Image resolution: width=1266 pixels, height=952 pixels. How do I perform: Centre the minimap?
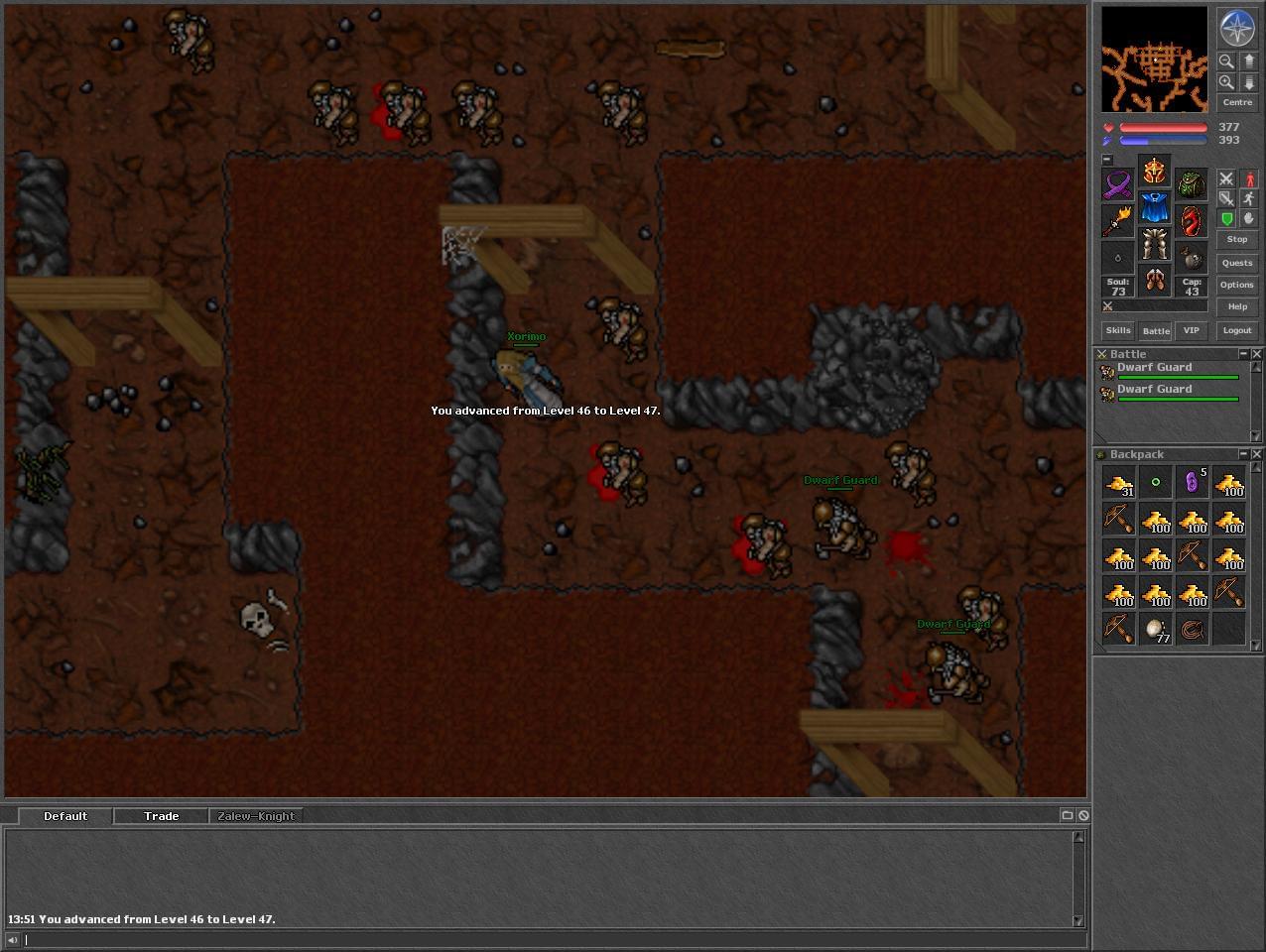1236,102
